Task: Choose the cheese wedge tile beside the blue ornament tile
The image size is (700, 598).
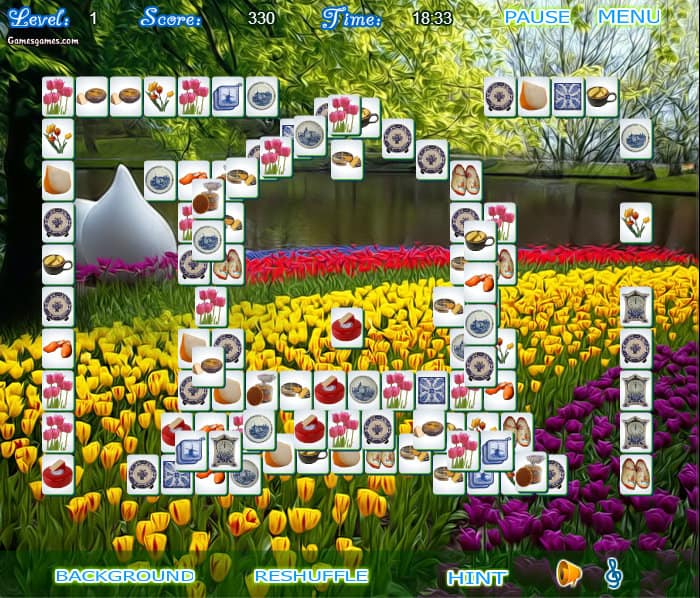Action: (534, 97)
